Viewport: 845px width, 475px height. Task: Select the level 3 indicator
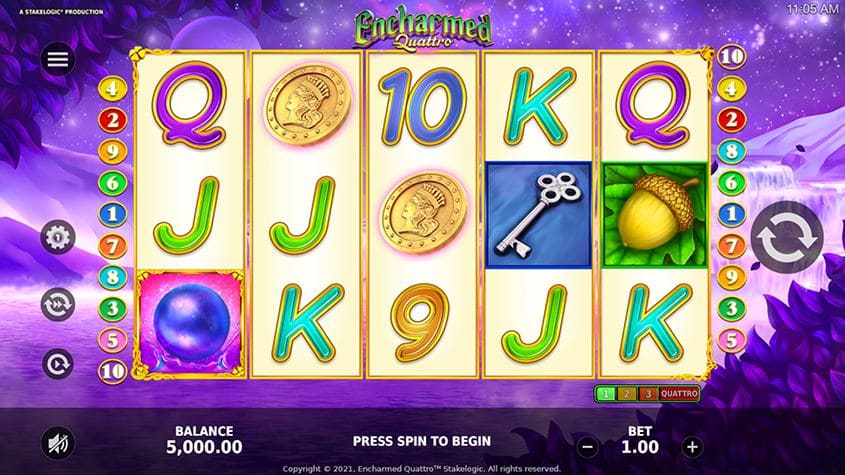pos(647,393)
